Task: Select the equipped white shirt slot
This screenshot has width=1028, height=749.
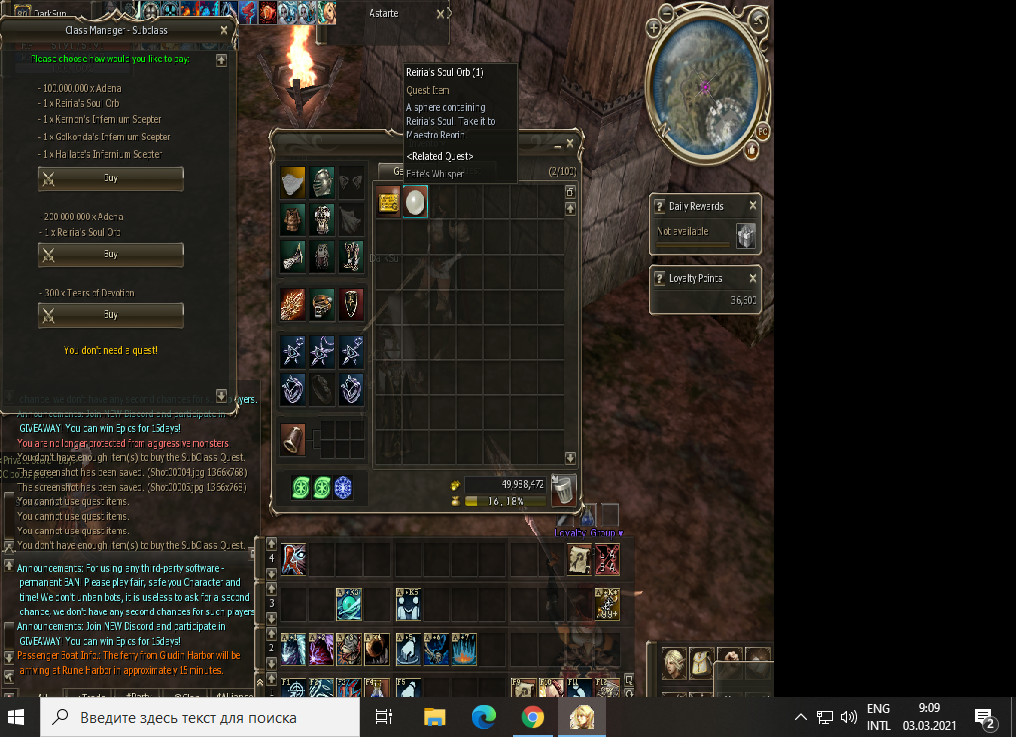Action: tap(292, 182)
